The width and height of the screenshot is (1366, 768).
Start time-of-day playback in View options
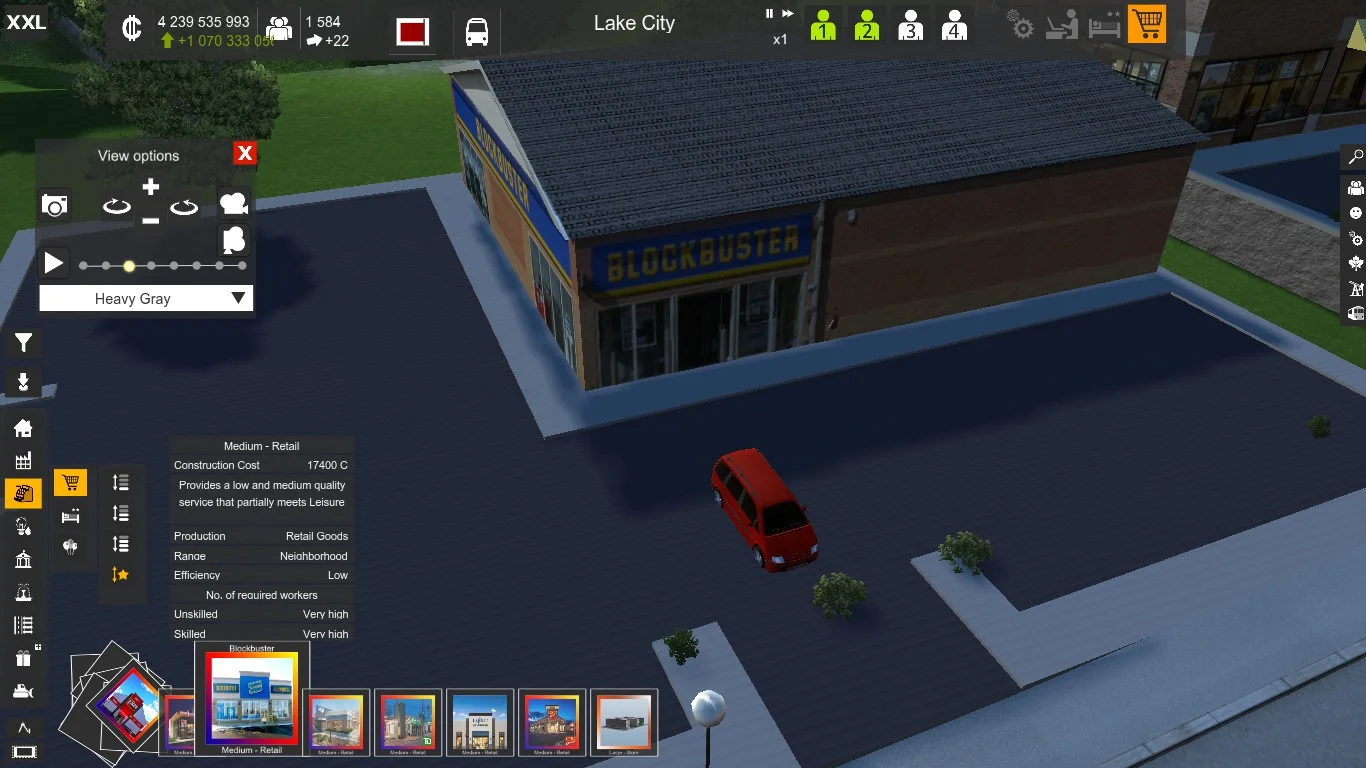[53, 264]
